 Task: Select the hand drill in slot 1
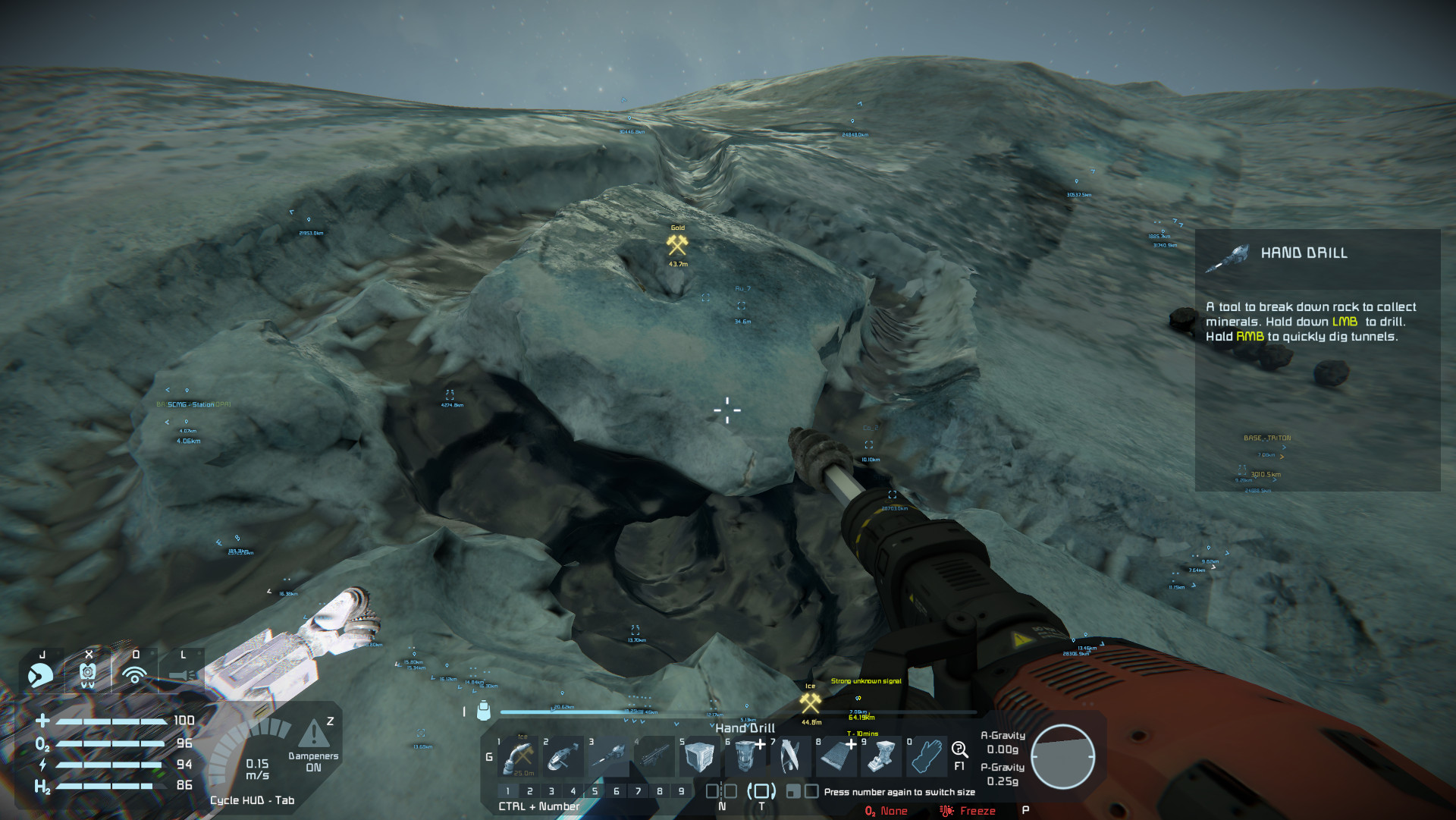[x=518, y=756]
